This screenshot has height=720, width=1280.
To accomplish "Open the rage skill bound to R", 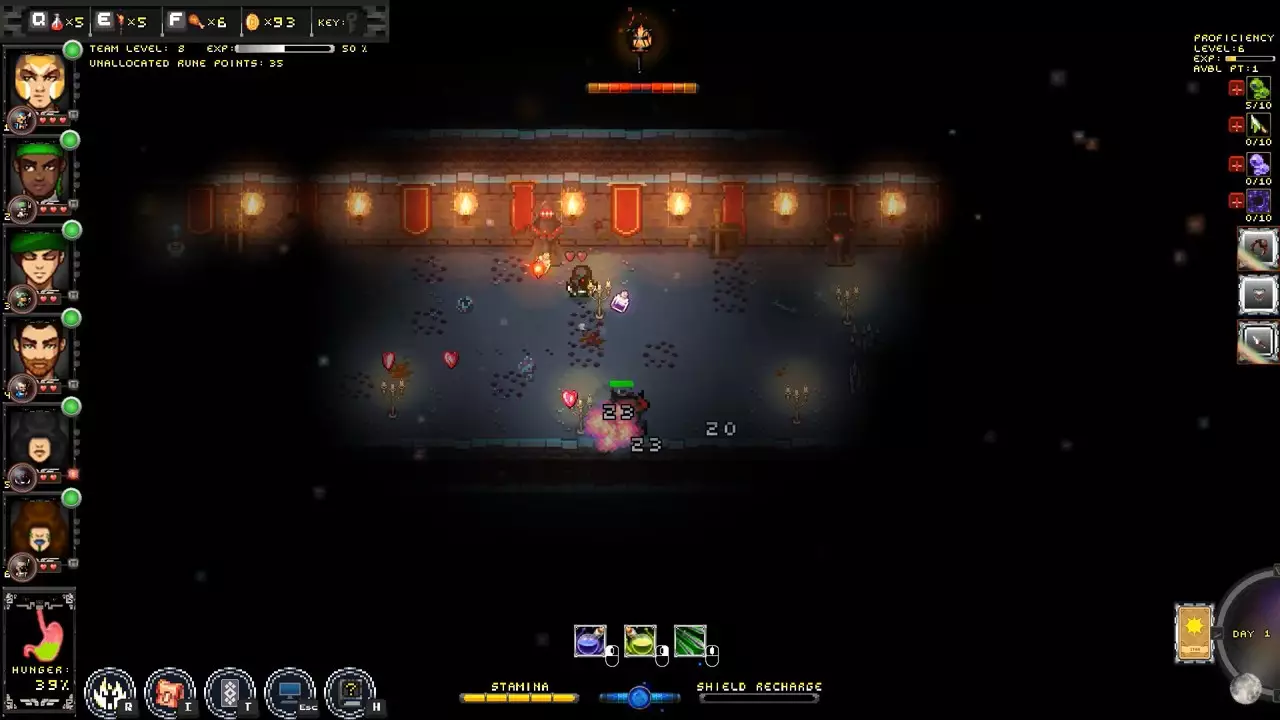I will (x=110, y=690).
